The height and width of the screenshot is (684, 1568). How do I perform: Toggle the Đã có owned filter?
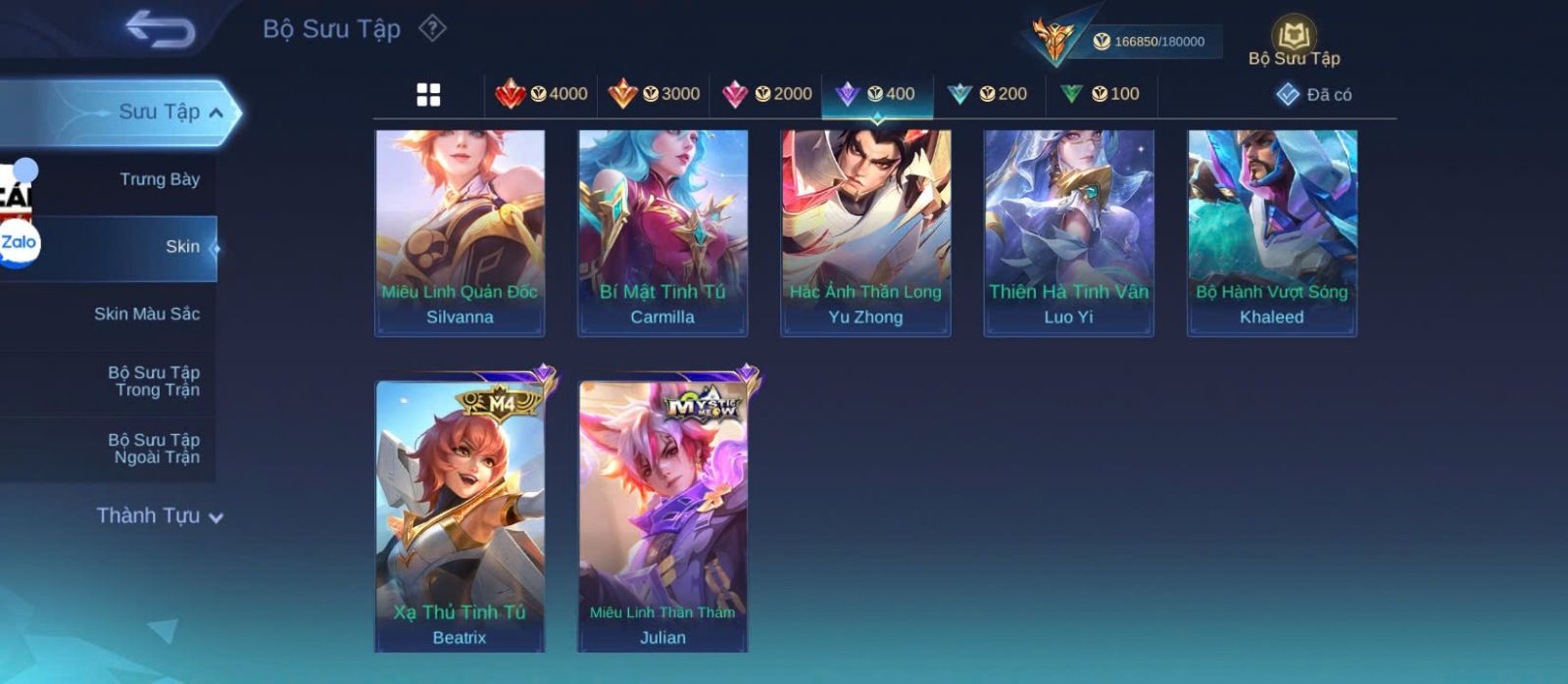point(1314,94)
